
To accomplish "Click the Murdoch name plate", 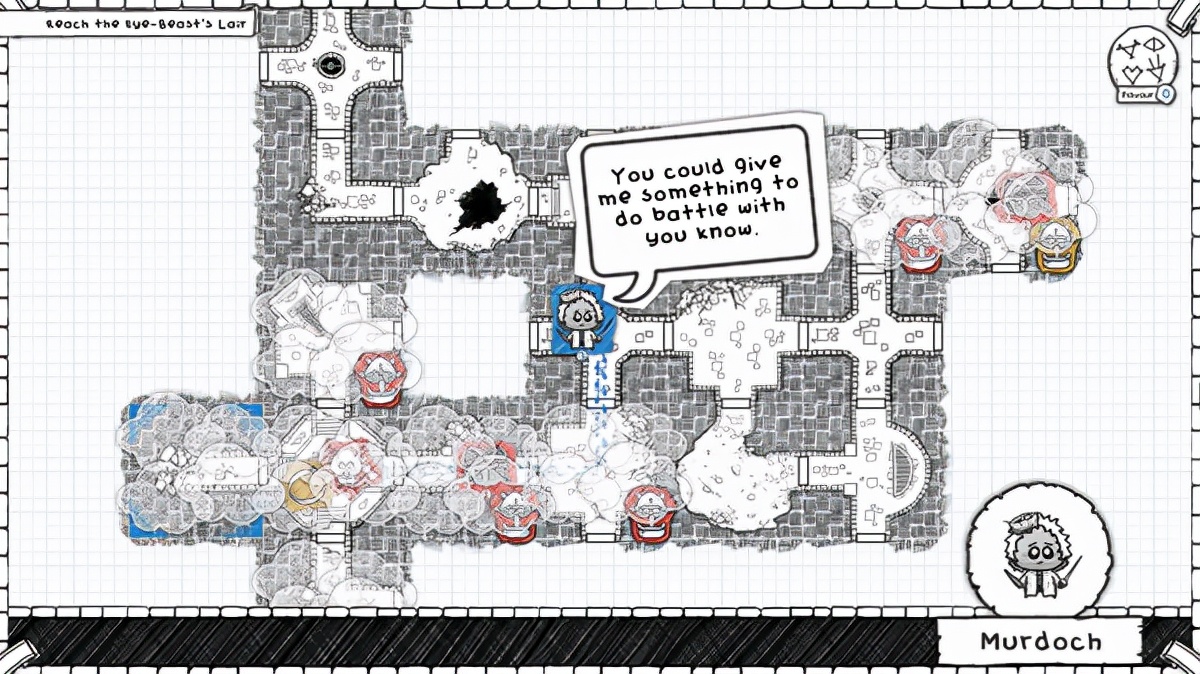I will 1040,641.
